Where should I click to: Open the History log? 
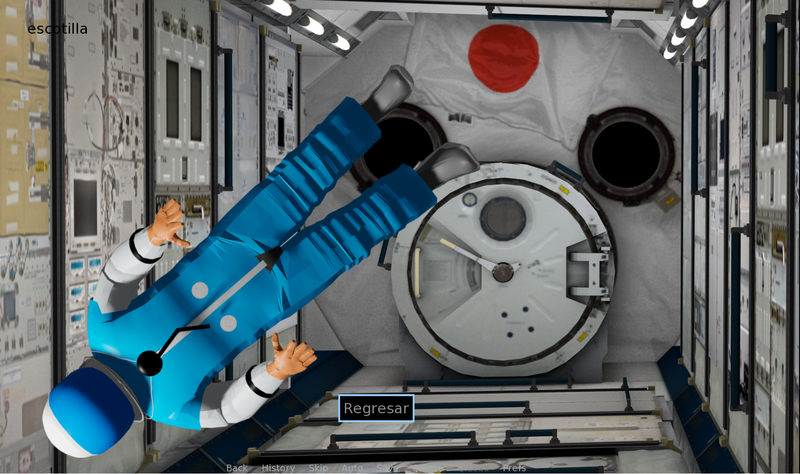278,468
